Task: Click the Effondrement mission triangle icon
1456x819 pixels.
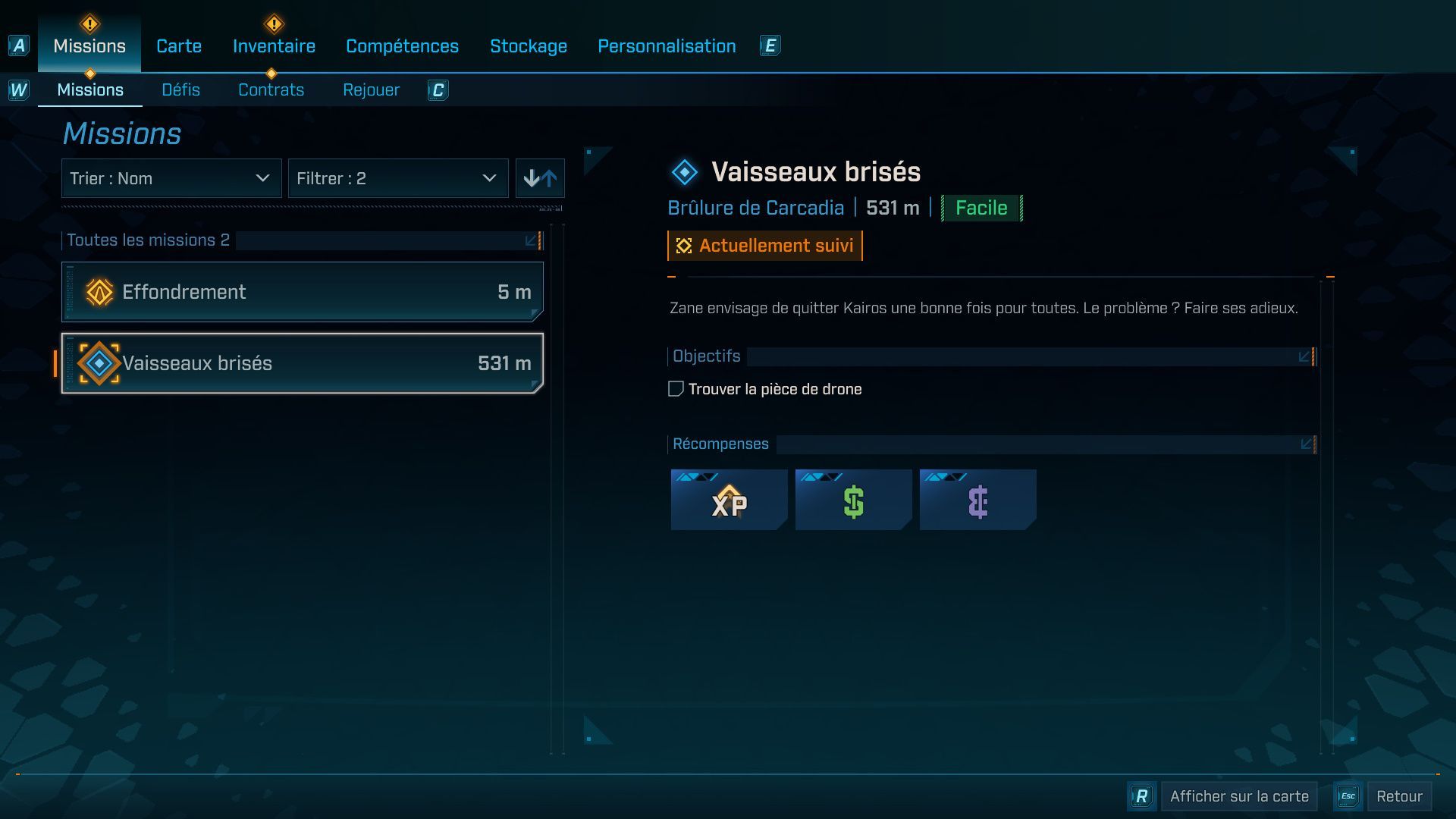Action: click(98, 291)
